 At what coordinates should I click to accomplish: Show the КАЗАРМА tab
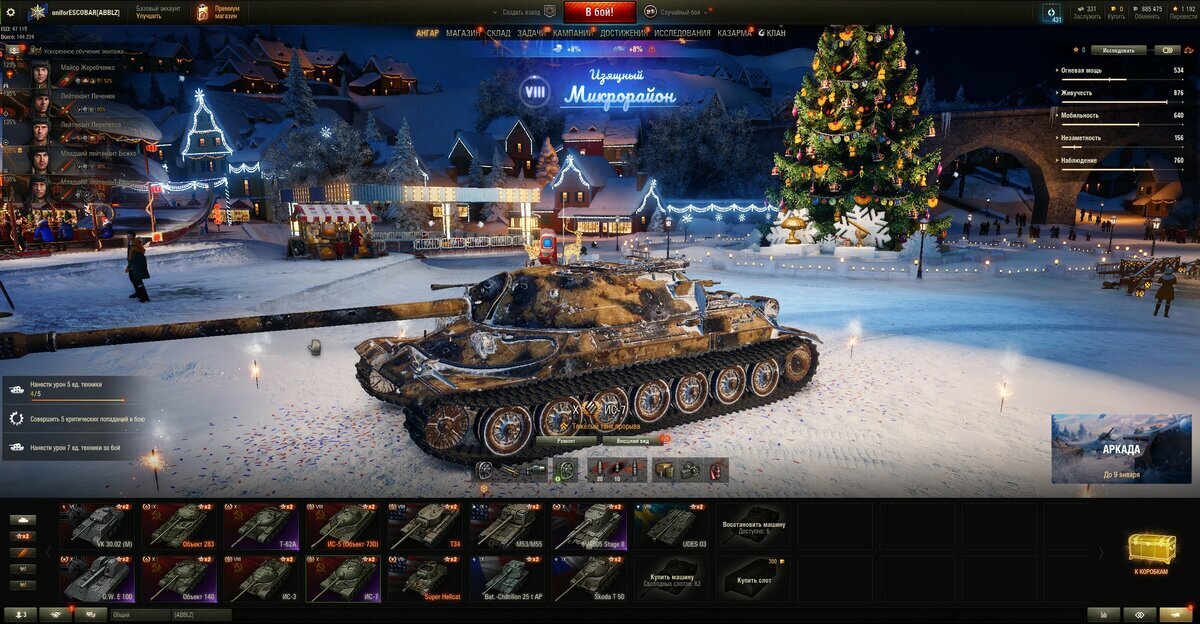[x=734, y=33]
